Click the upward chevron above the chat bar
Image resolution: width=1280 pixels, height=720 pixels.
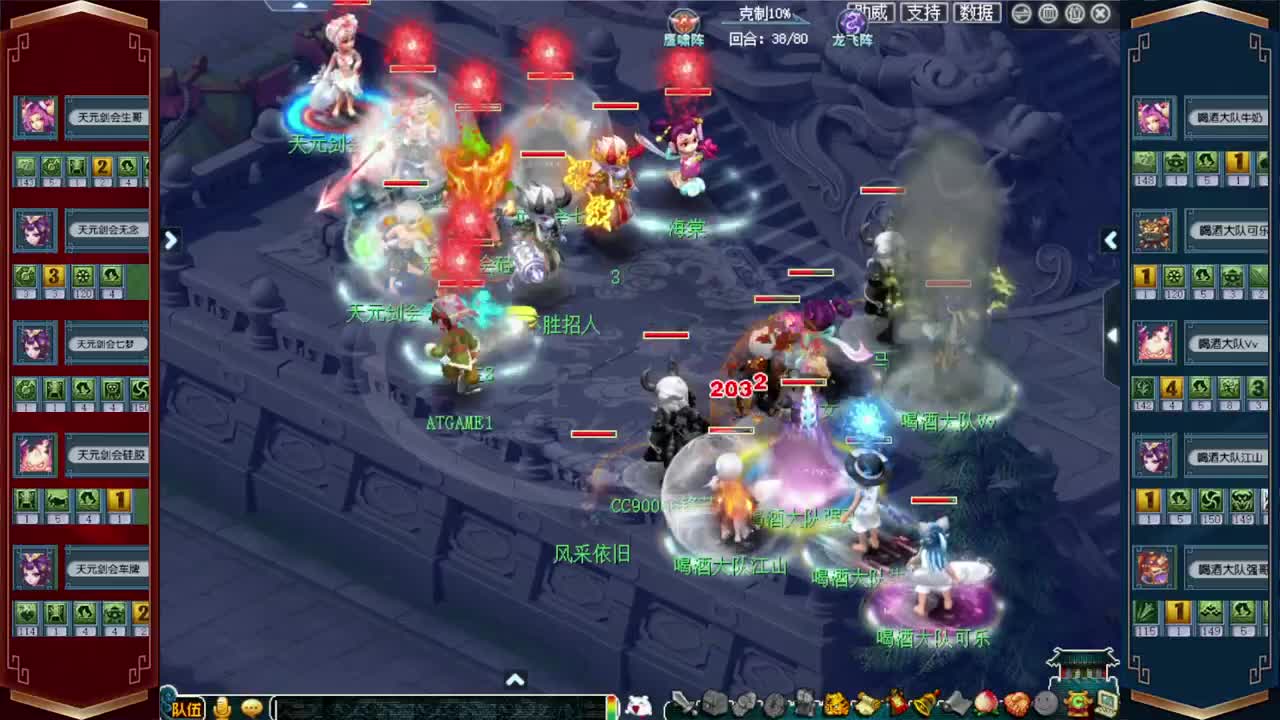515,679
